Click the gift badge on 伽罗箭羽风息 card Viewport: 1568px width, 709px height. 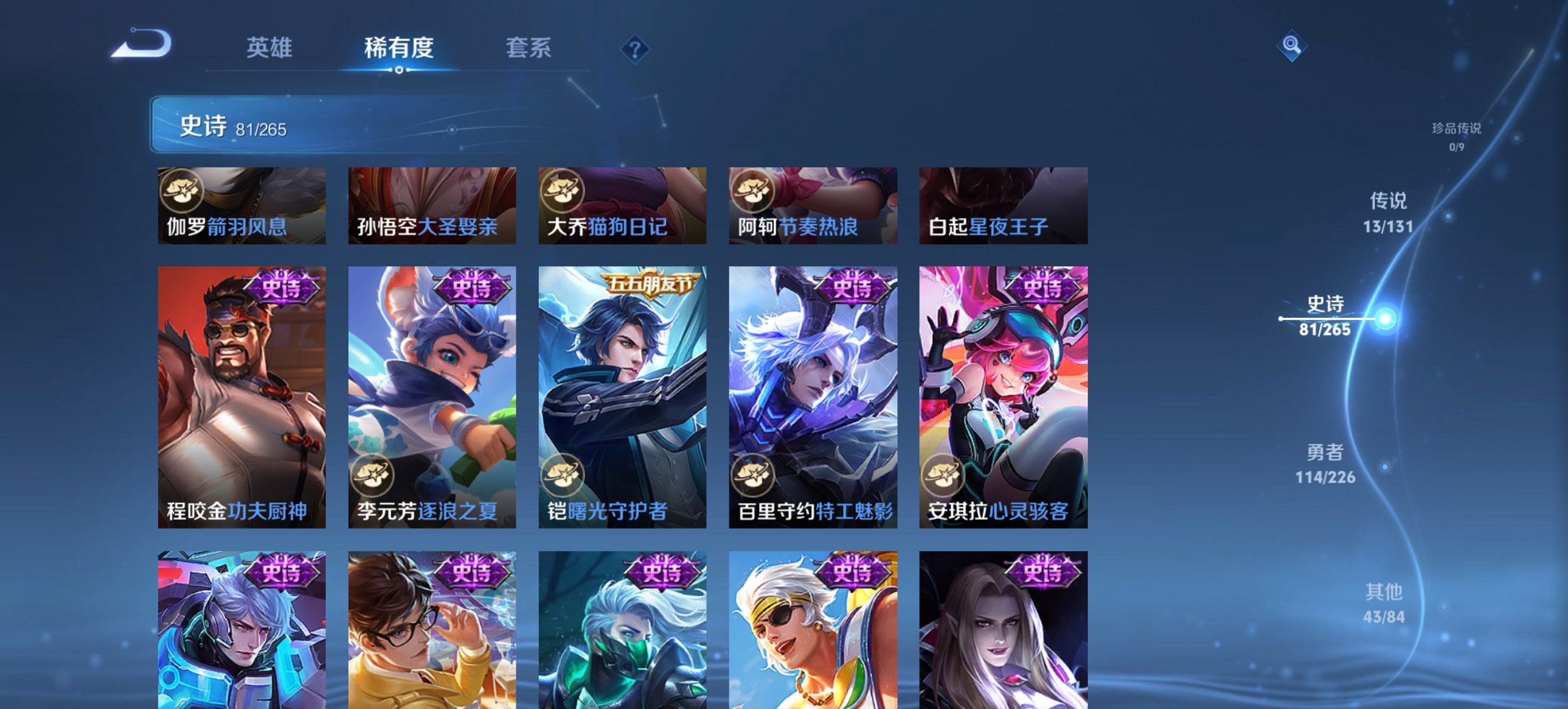[x=181, y=191]
